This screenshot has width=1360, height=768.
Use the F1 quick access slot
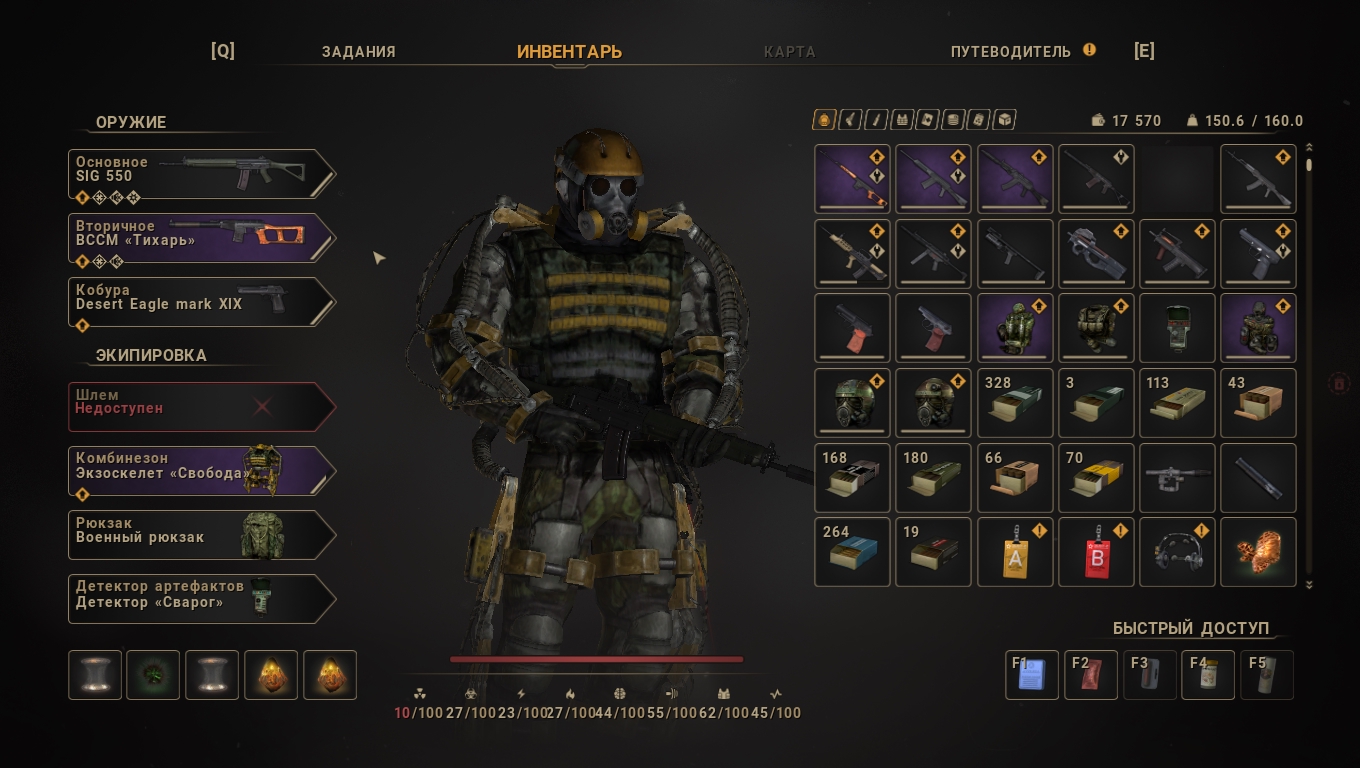[1032, 675]
